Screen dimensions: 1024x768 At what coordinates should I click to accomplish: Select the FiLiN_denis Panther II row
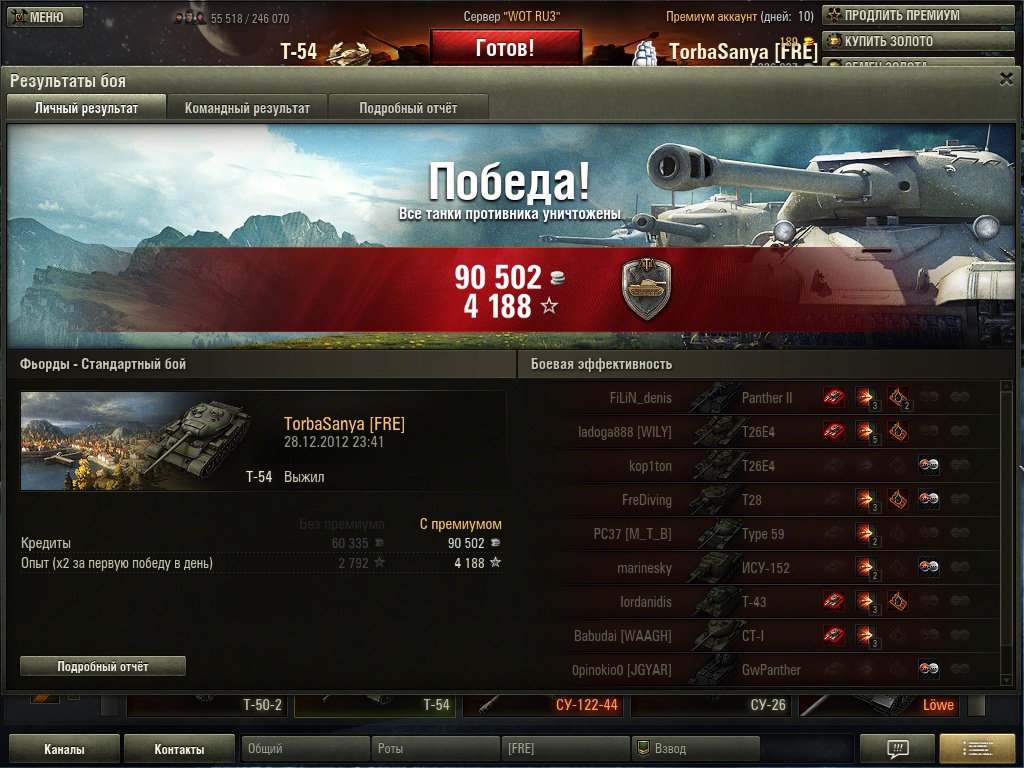pos(765,398)
